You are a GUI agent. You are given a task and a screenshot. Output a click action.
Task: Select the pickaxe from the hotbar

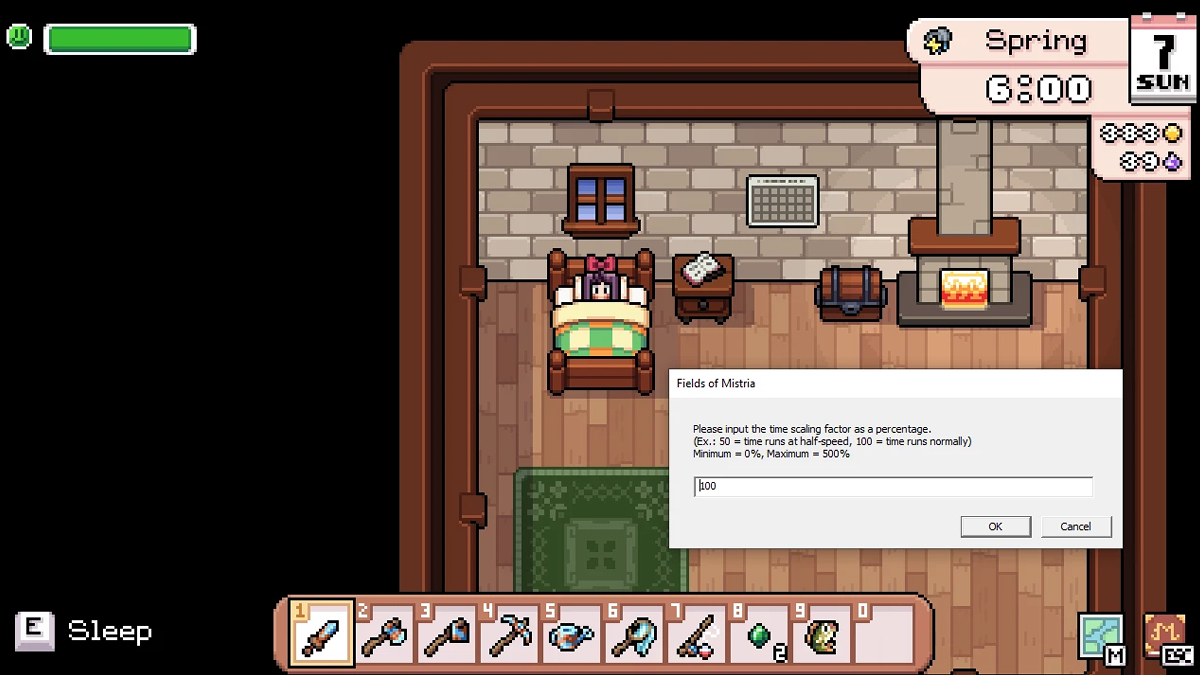click(508, 634)
